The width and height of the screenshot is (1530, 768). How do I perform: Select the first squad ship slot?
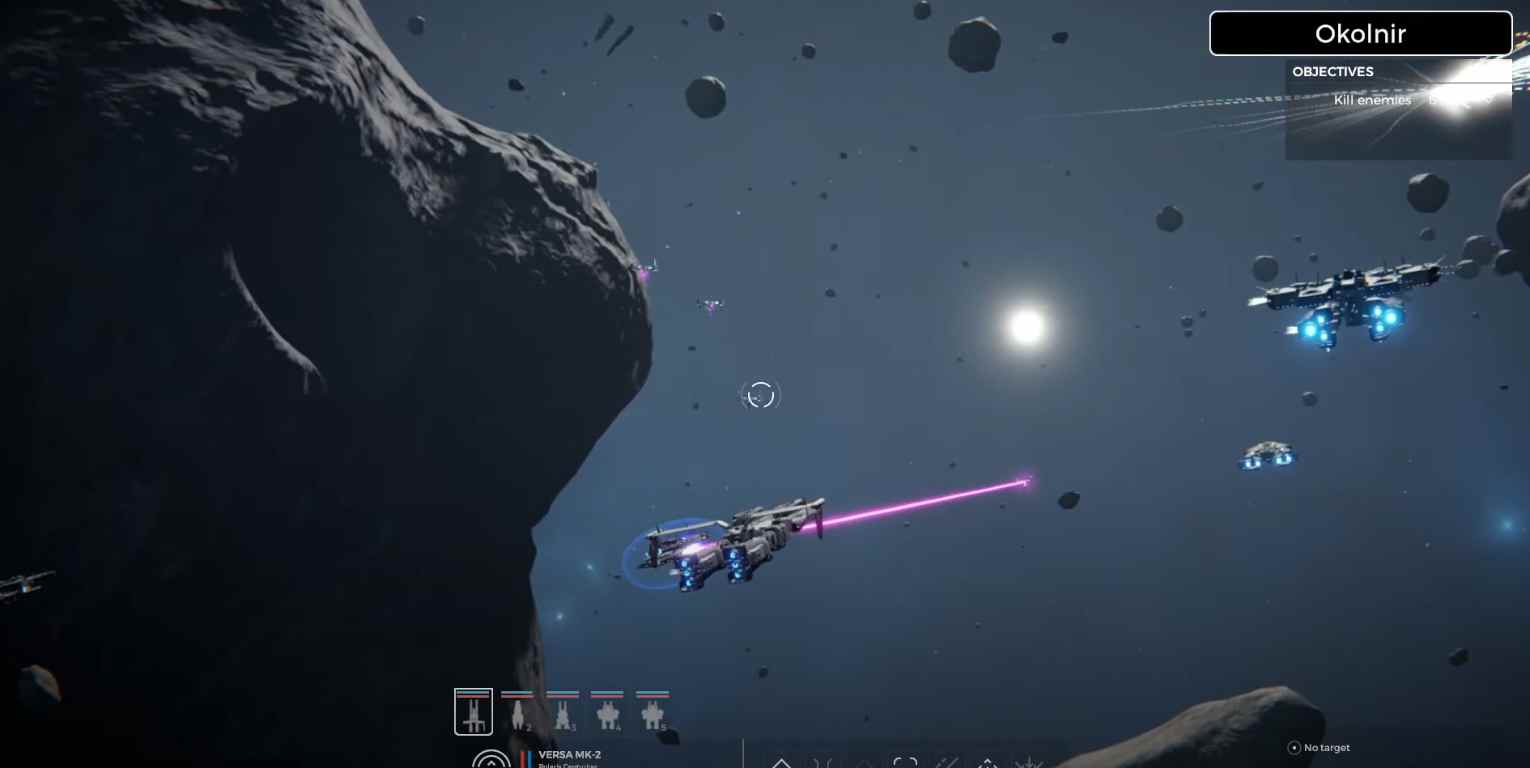click(x=473, y=712)
